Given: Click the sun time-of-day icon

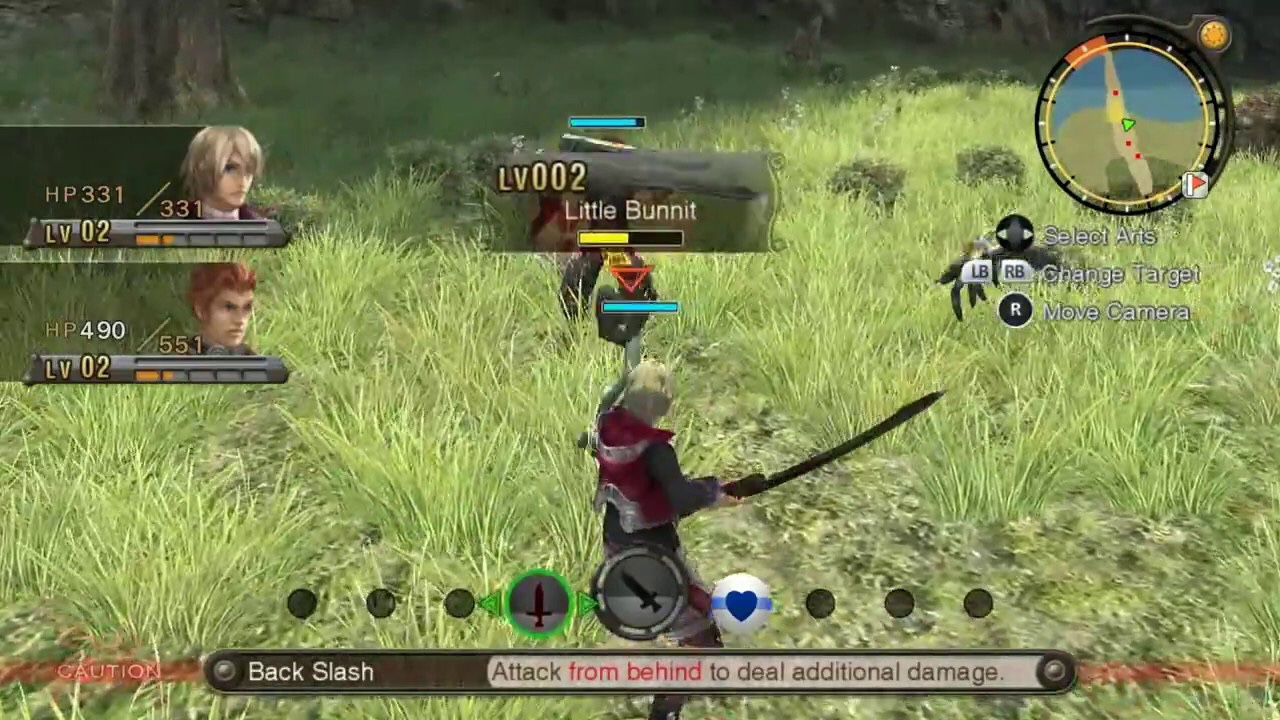Looking at the screenshot, I should point(1214,36).
